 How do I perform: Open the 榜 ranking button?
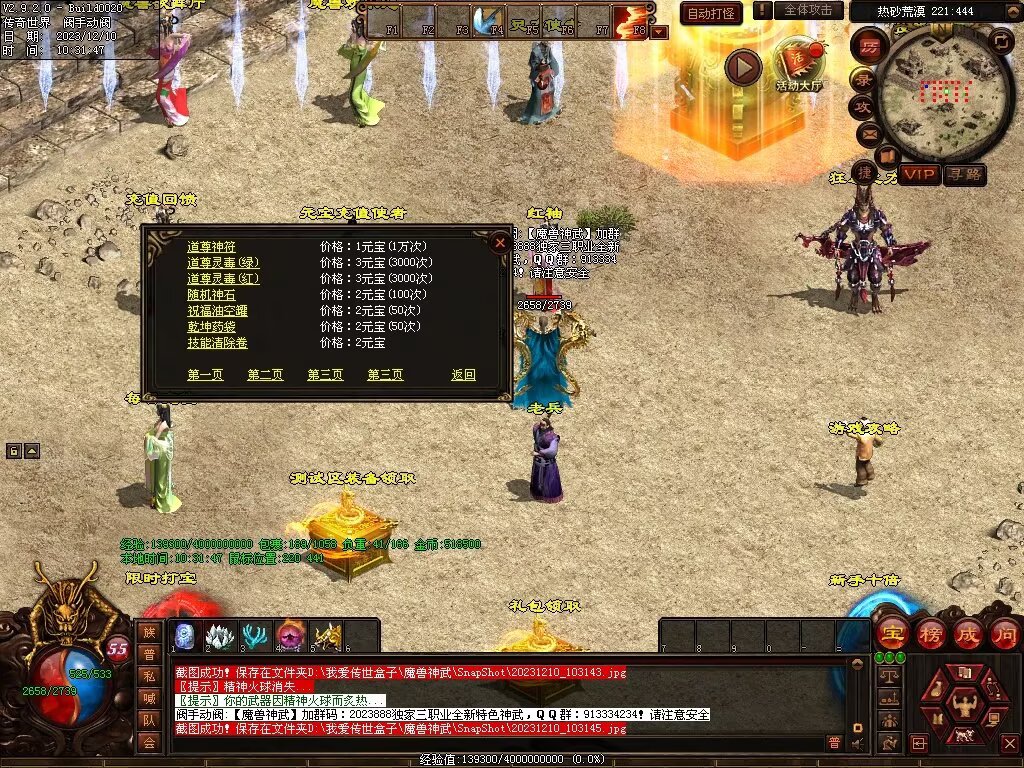[x=930, y=633]
